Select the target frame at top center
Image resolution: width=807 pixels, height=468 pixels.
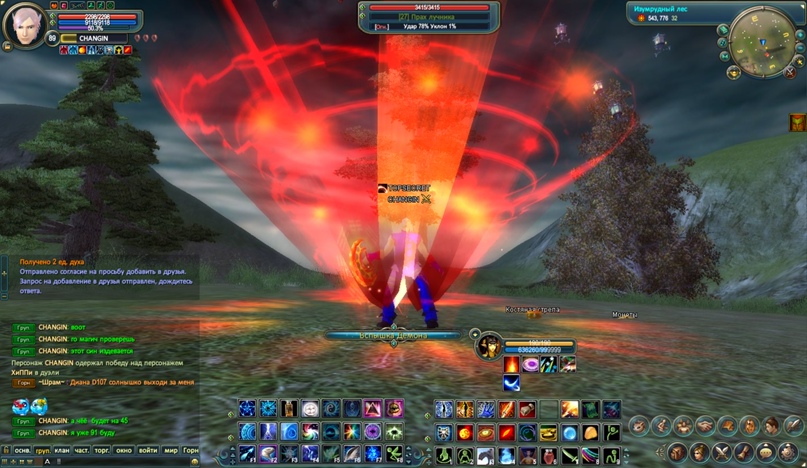pyautogui.click(x=430, y=17)
